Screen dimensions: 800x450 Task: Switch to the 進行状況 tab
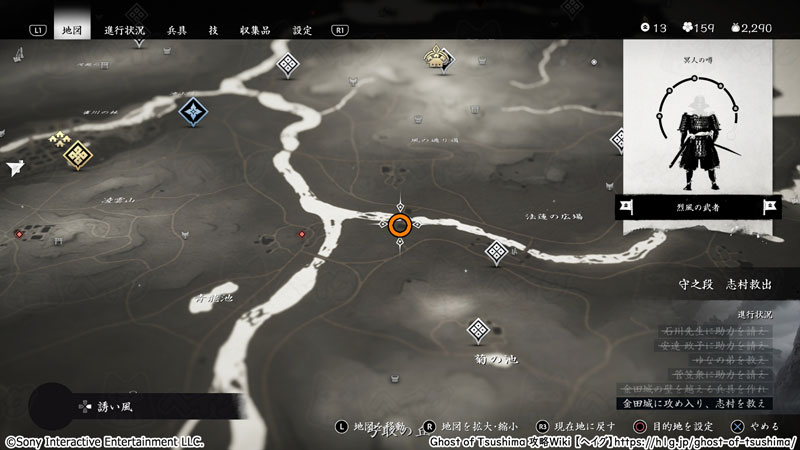pyautogui.click(x=127, y=30)
